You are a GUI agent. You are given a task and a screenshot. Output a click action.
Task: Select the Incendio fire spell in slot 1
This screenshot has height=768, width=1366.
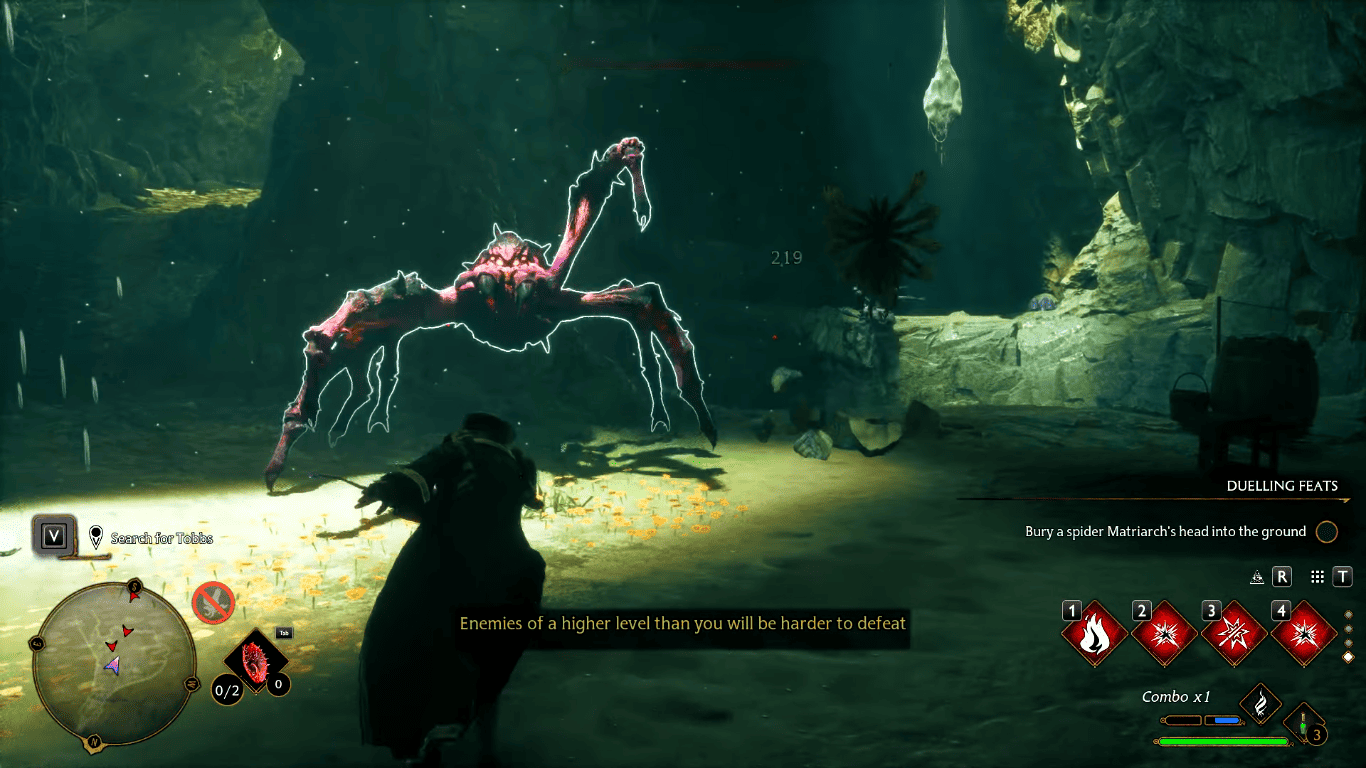[1095, 632]
